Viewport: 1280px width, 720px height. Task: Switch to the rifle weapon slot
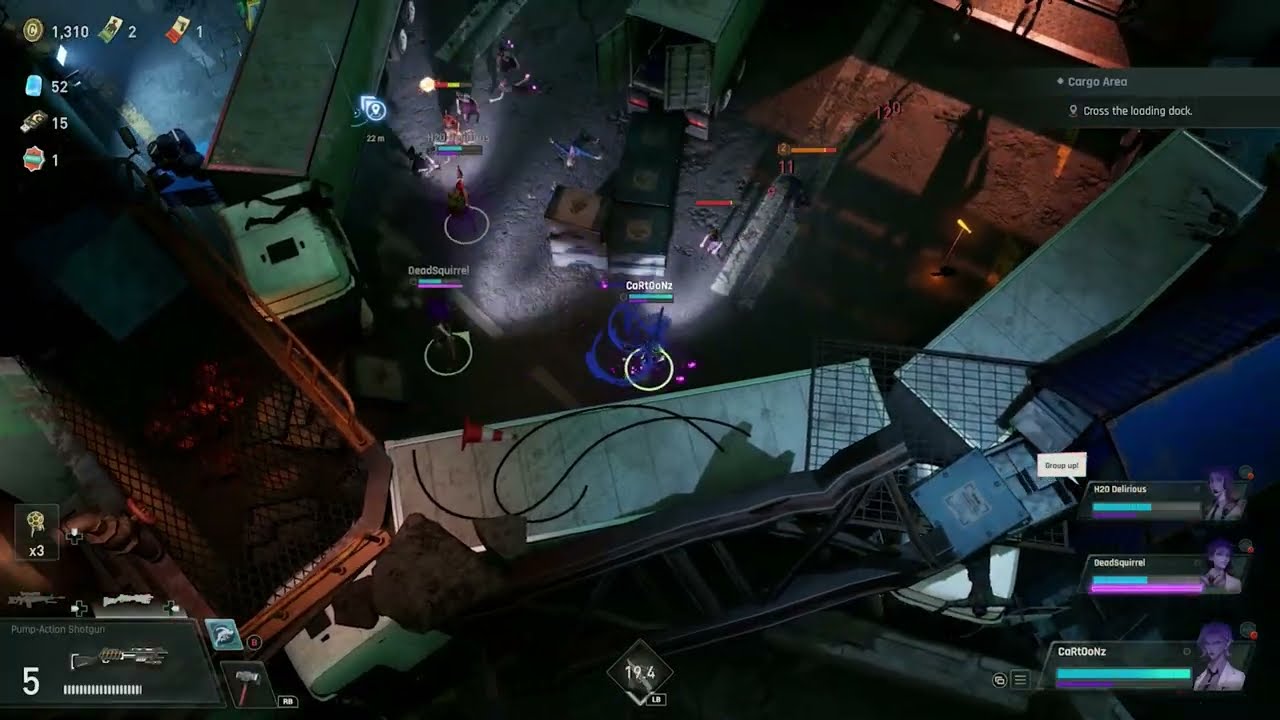point(34,600)
